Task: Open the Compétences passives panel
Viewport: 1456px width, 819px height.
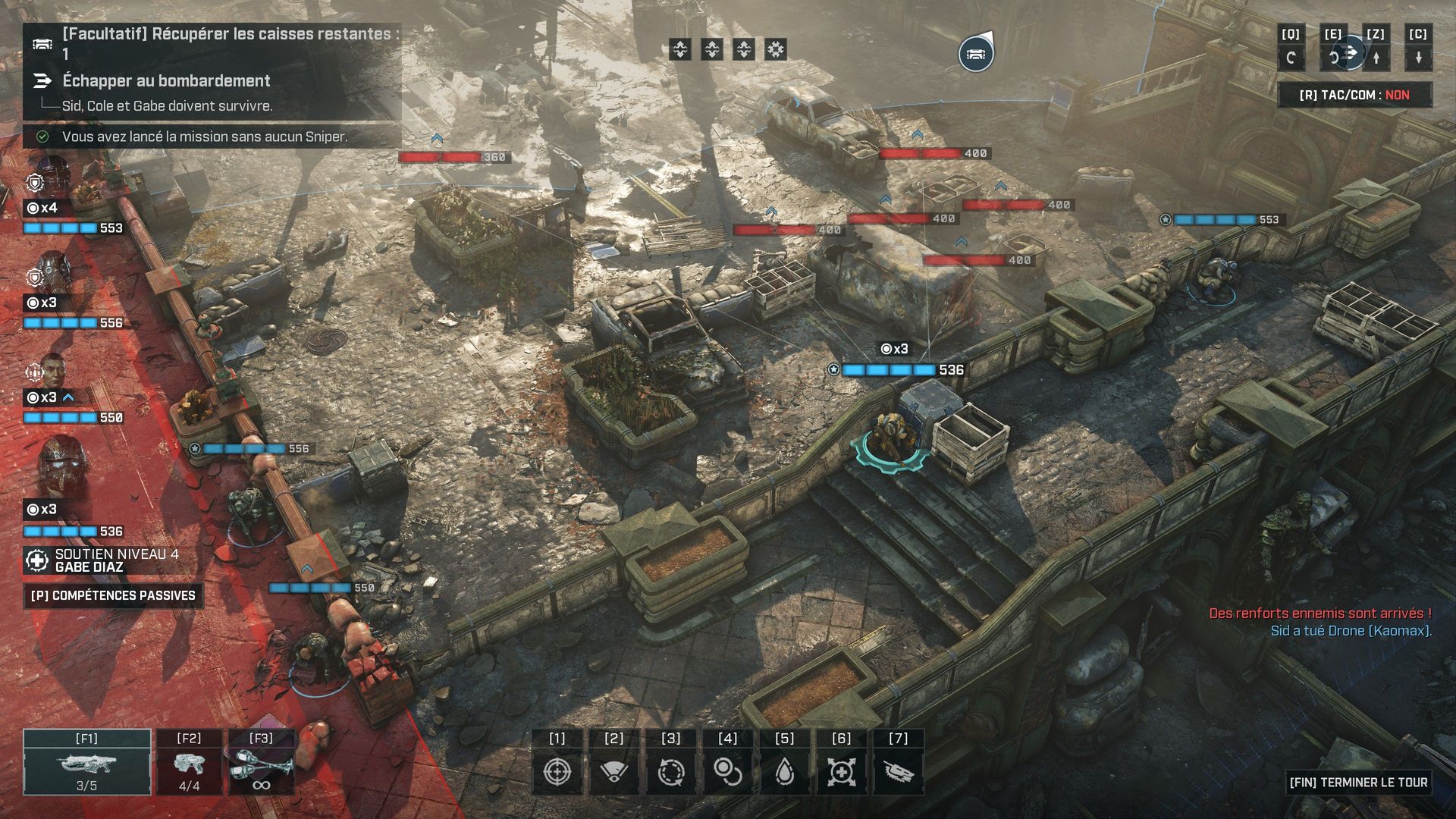Action: pos(113,595)
